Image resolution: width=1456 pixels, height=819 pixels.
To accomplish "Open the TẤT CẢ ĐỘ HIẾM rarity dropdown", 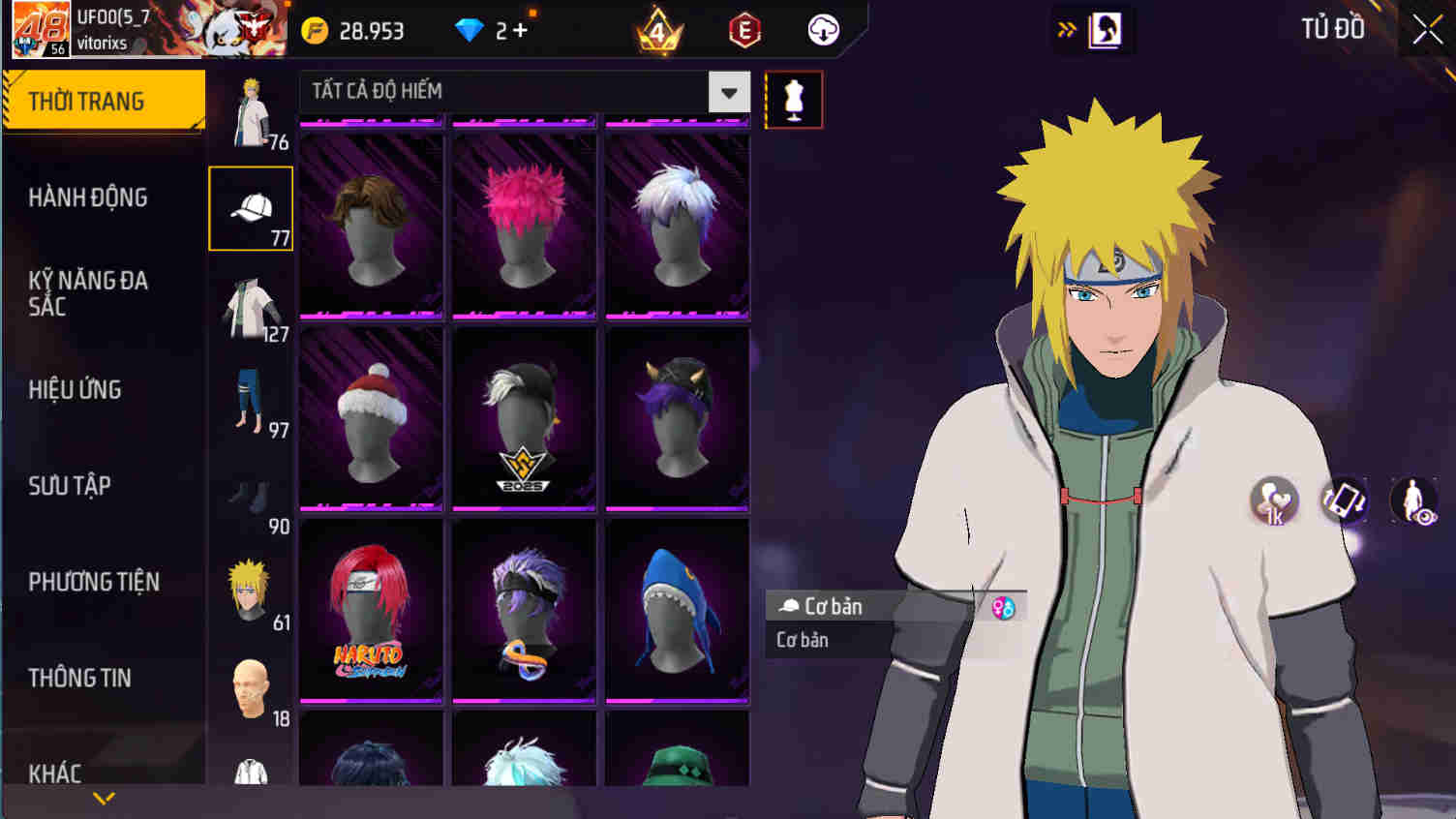I will 731,92.
